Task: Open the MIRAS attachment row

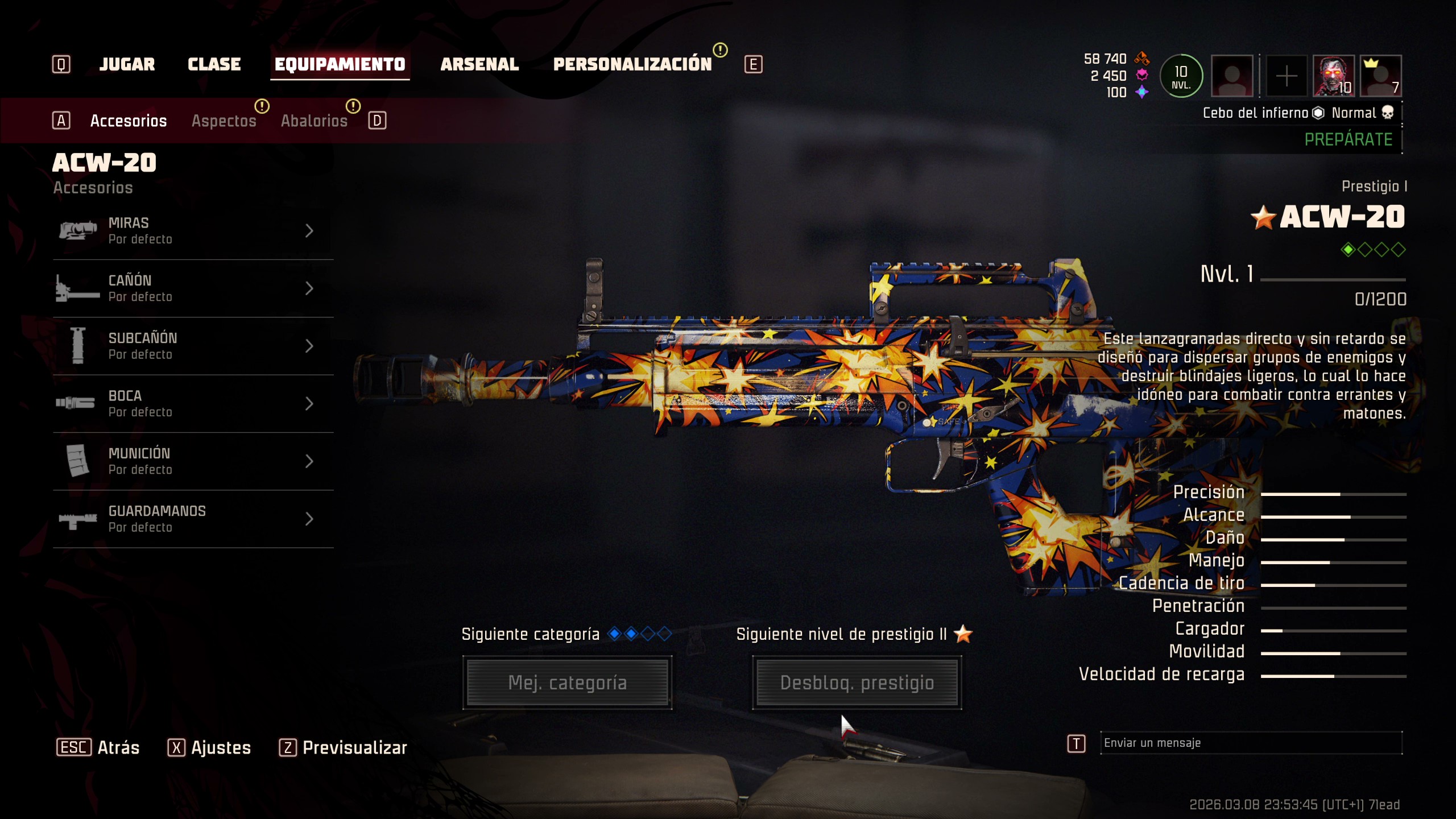Action: (193, 231)
